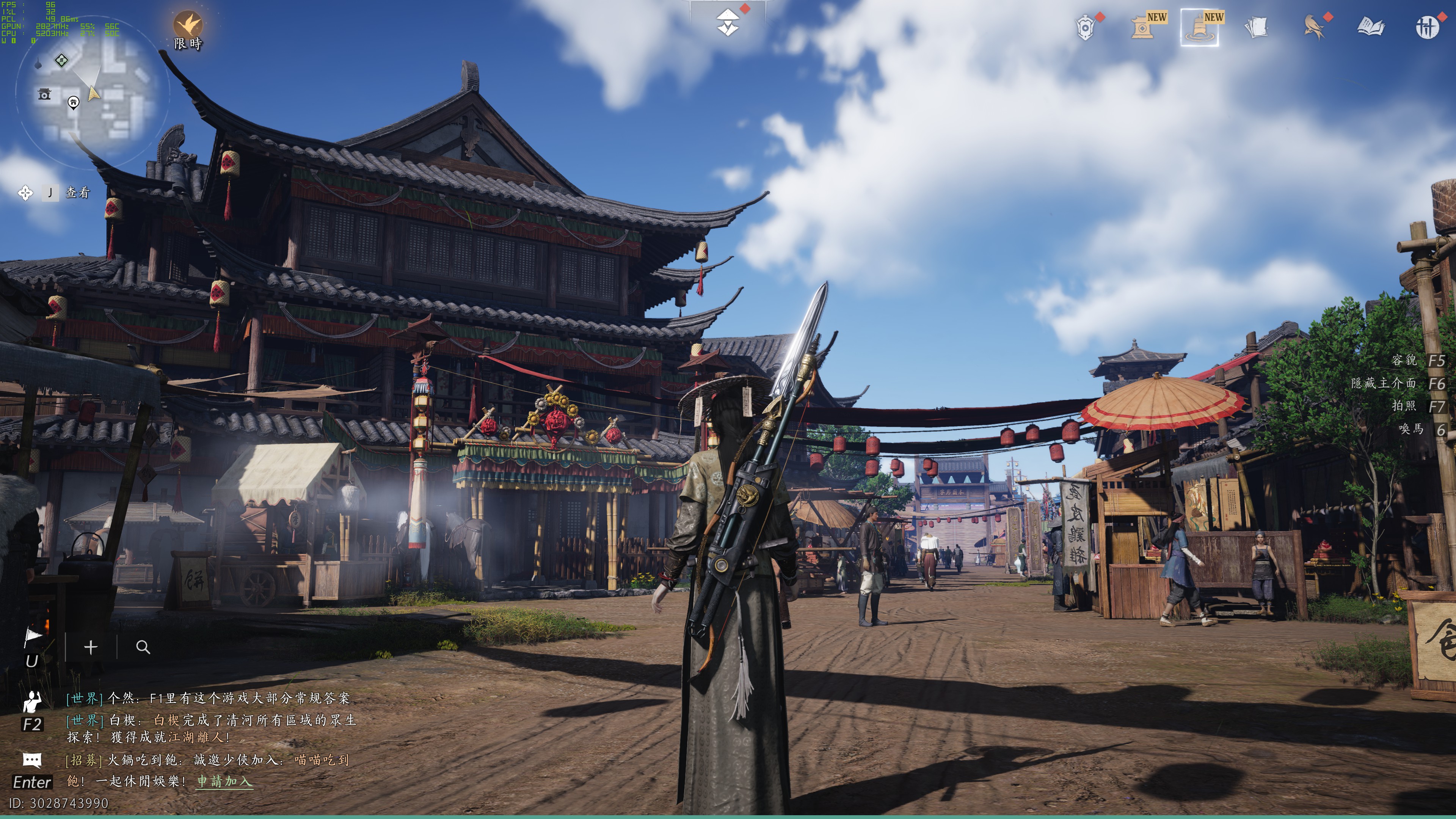
Task: Open the 限時 limited-time event icon
Action: click(188, 25)
